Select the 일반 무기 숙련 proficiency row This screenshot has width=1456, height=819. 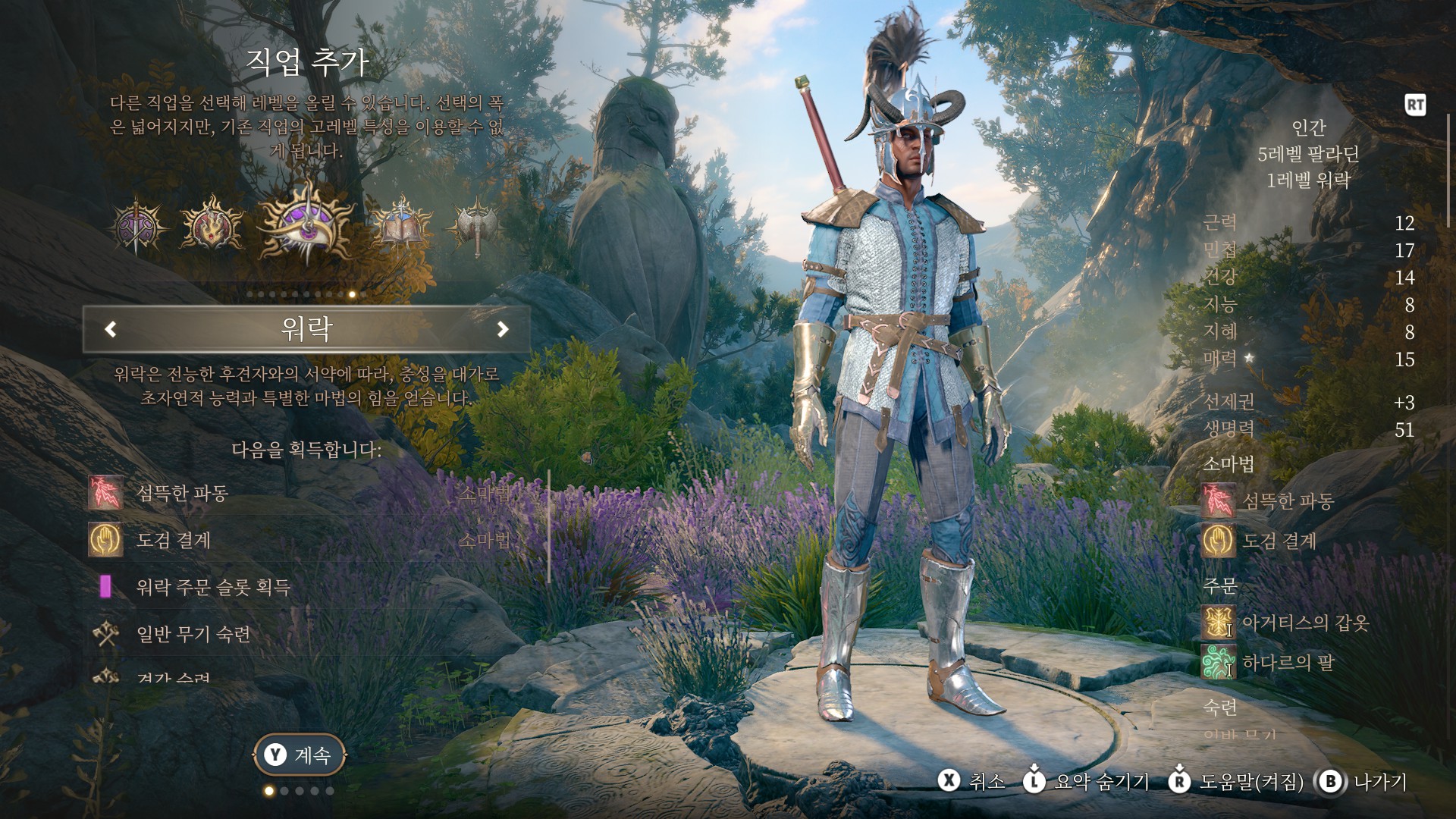(193, 634)
